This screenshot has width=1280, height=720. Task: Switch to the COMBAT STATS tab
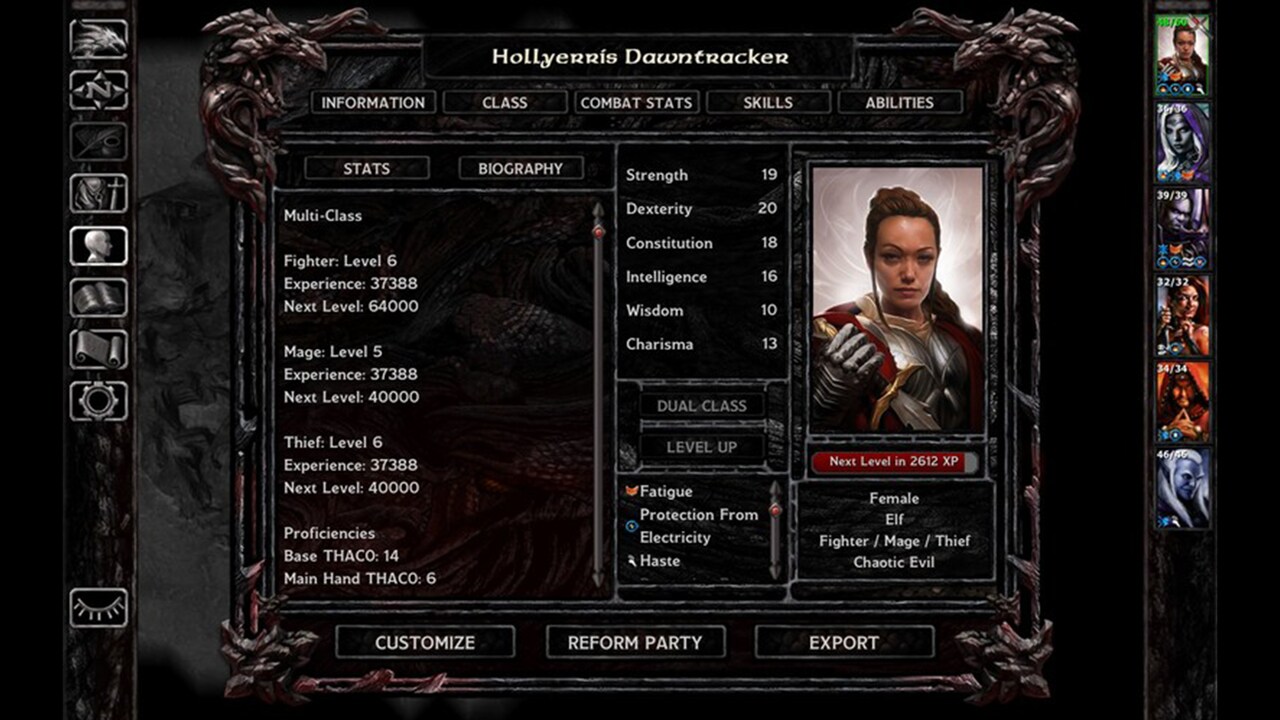point(637,102)
